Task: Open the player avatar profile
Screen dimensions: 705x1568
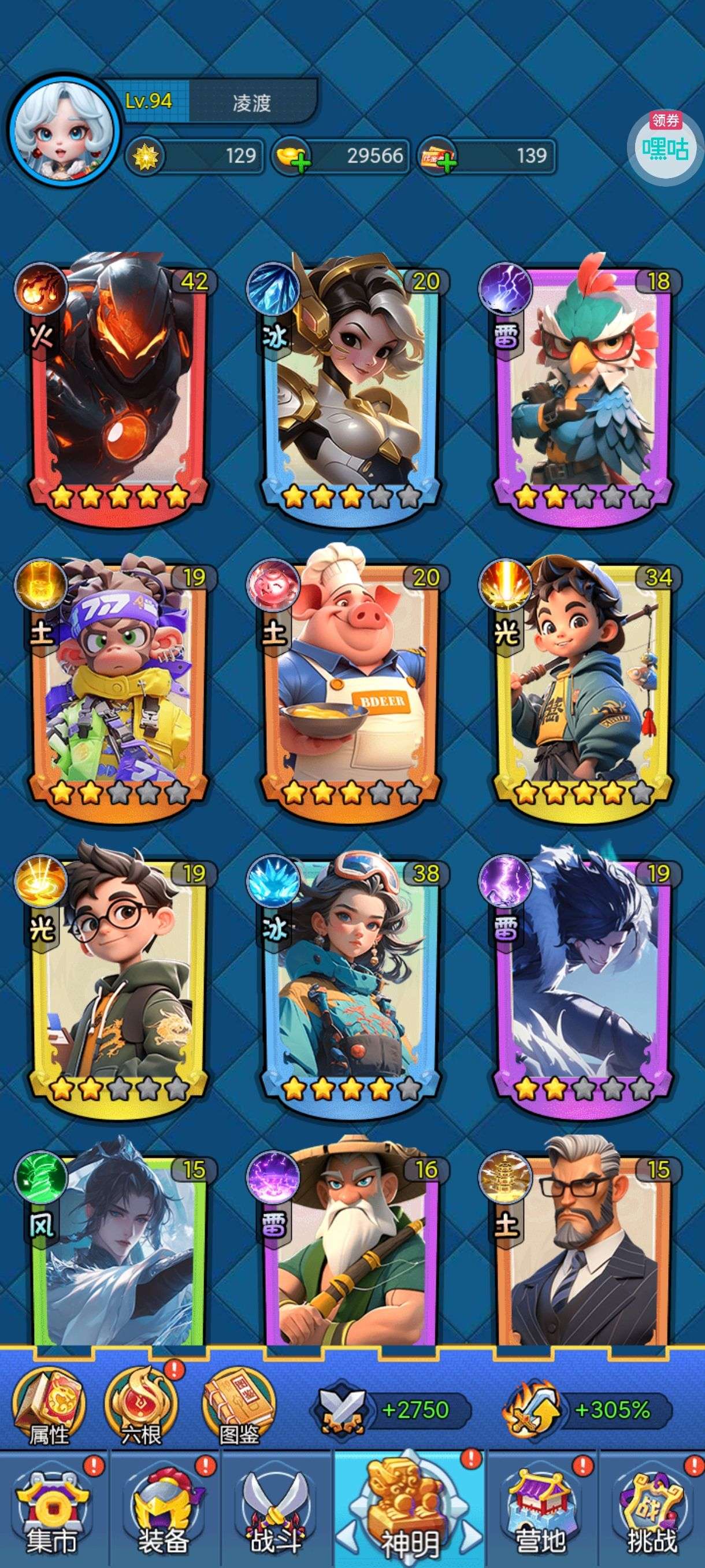Action: pyautogui.click(x=63, y=131)
